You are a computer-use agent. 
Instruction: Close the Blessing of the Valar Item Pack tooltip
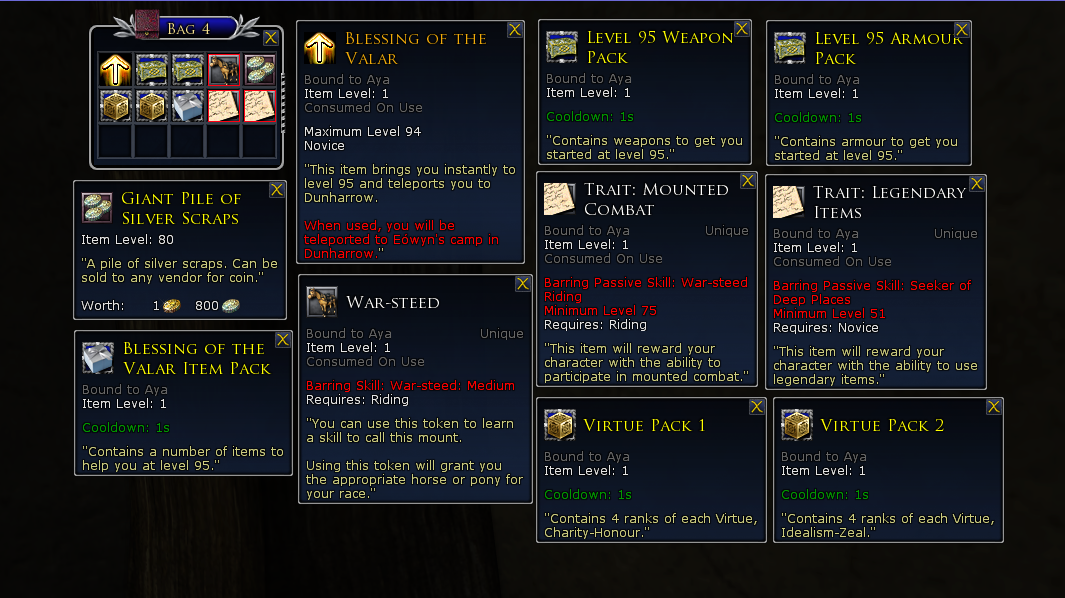click(x=283, y=340)
